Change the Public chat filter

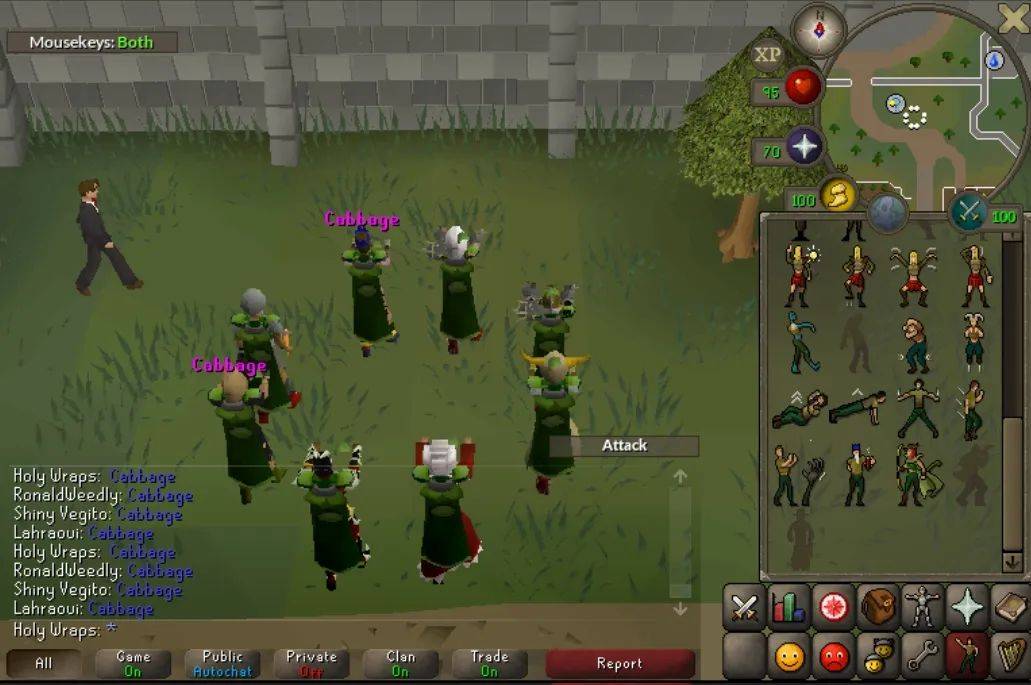[222, 663]
